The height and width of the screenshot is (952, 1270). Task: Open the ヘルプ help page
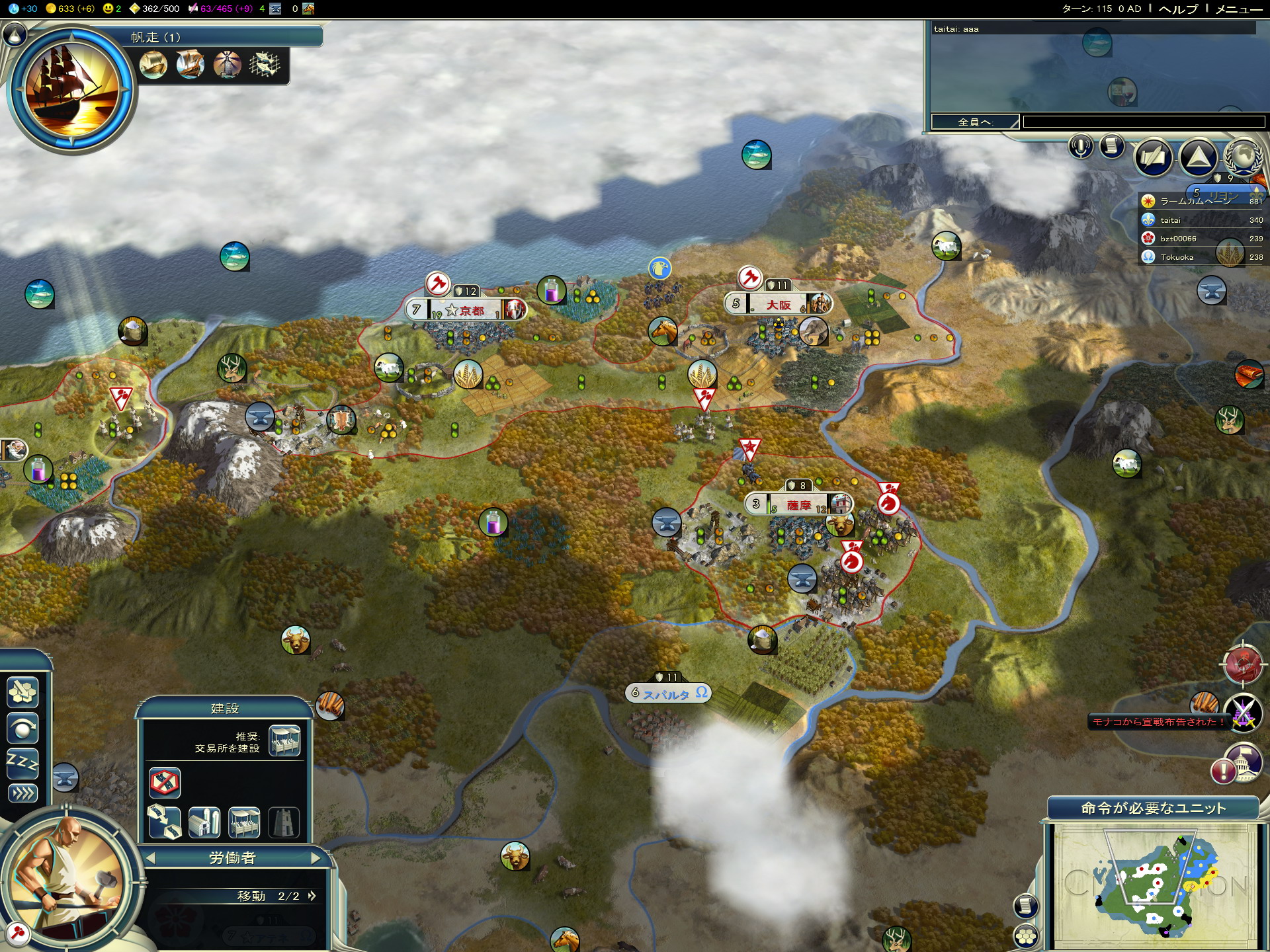coord(1178,9)
